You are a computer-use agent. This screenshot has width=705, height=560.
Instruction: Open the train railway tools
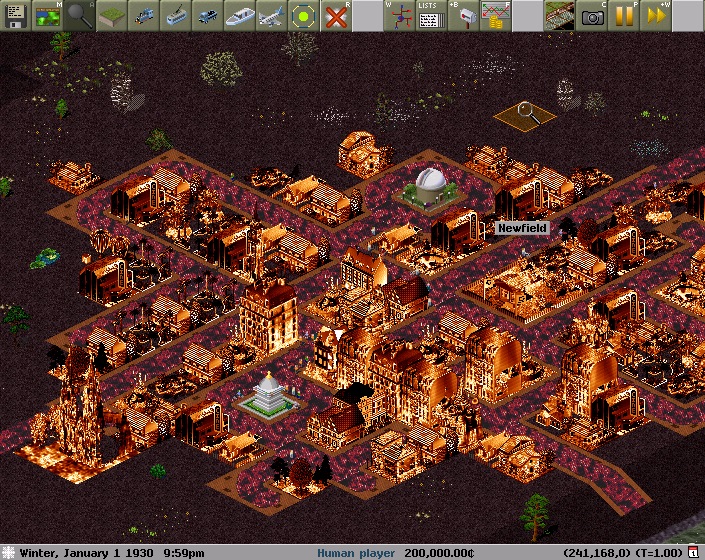[146, 15]
